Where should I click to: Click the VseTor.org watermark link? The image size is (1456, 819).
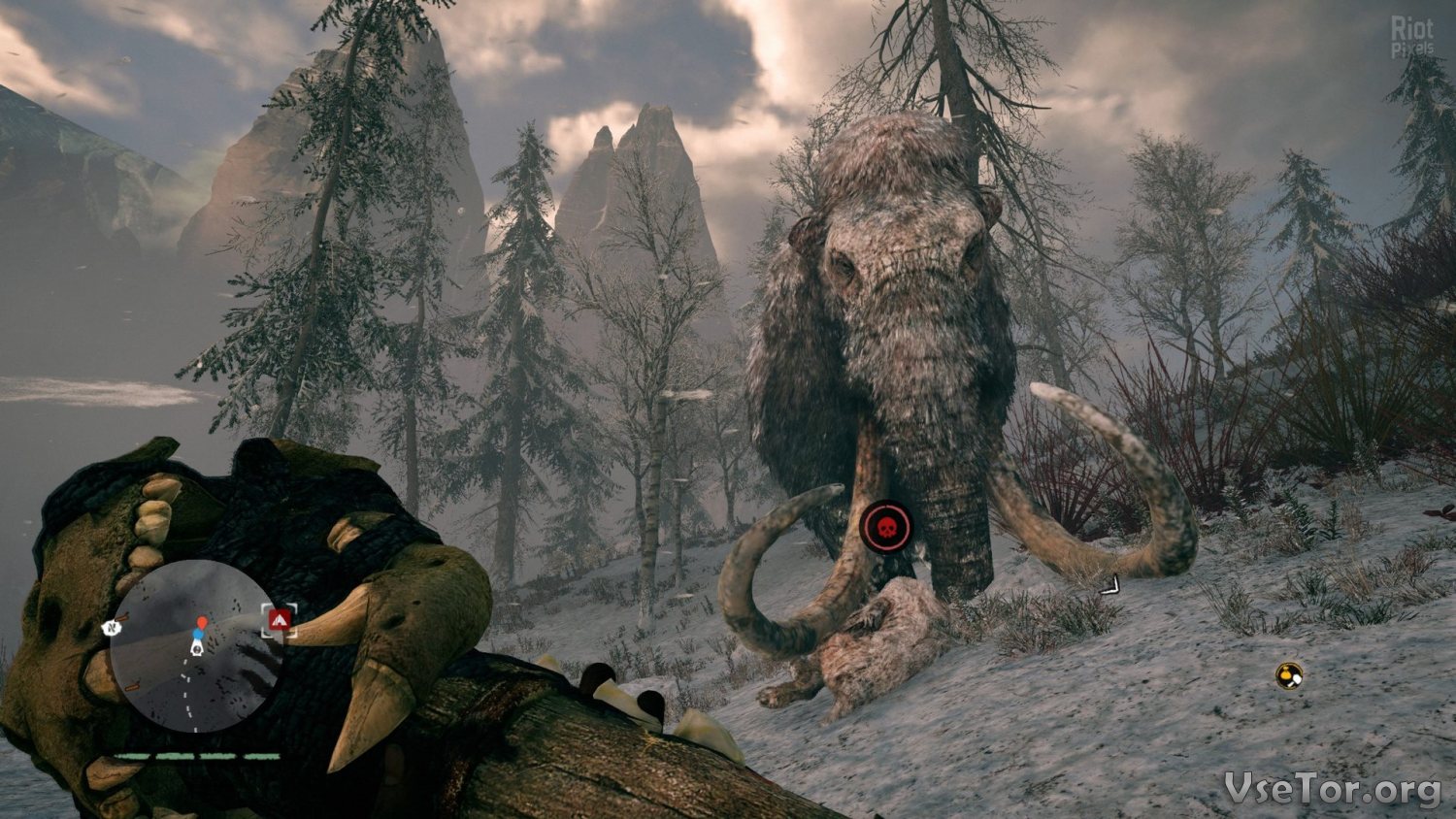[x=1332, y=789]
